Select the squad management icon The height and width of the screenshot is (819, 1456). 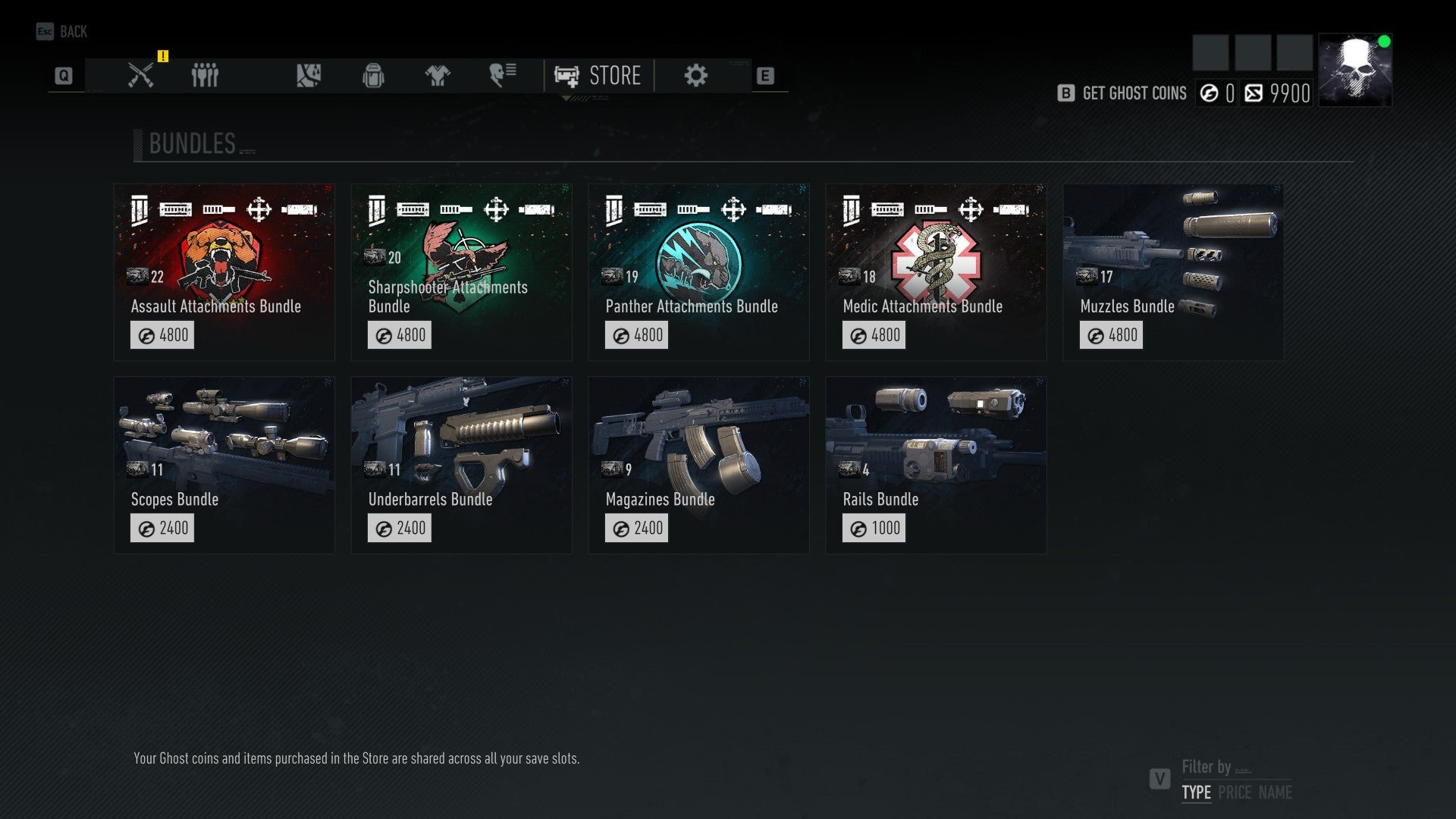pos(204,75)
